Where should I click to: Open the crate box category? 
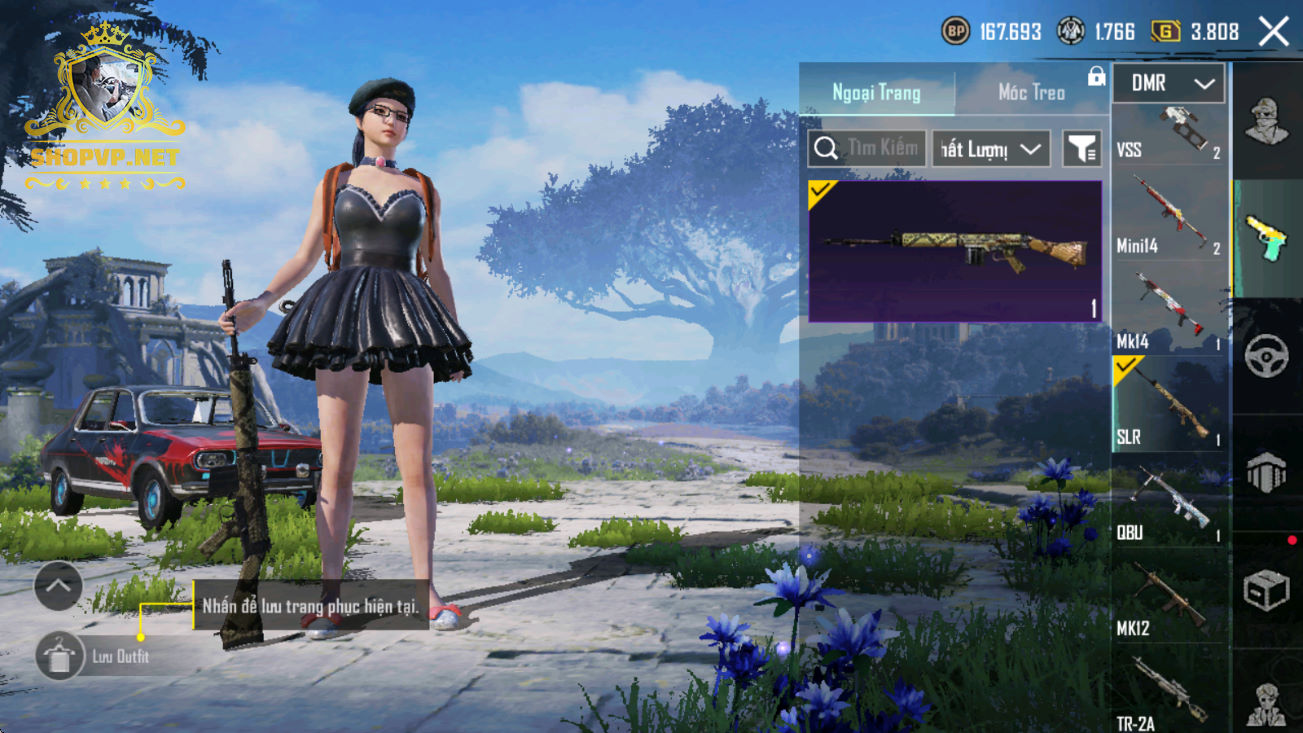(1267, 590)
